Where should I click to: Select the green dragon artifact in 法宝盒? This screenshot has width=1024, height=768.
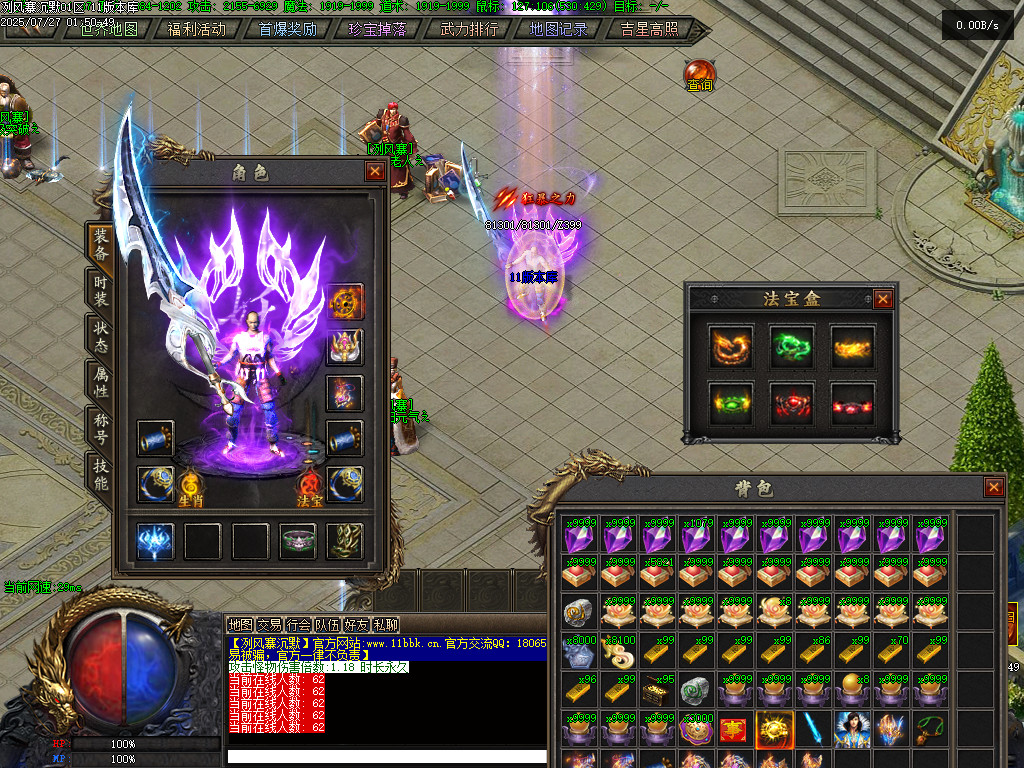792,346
